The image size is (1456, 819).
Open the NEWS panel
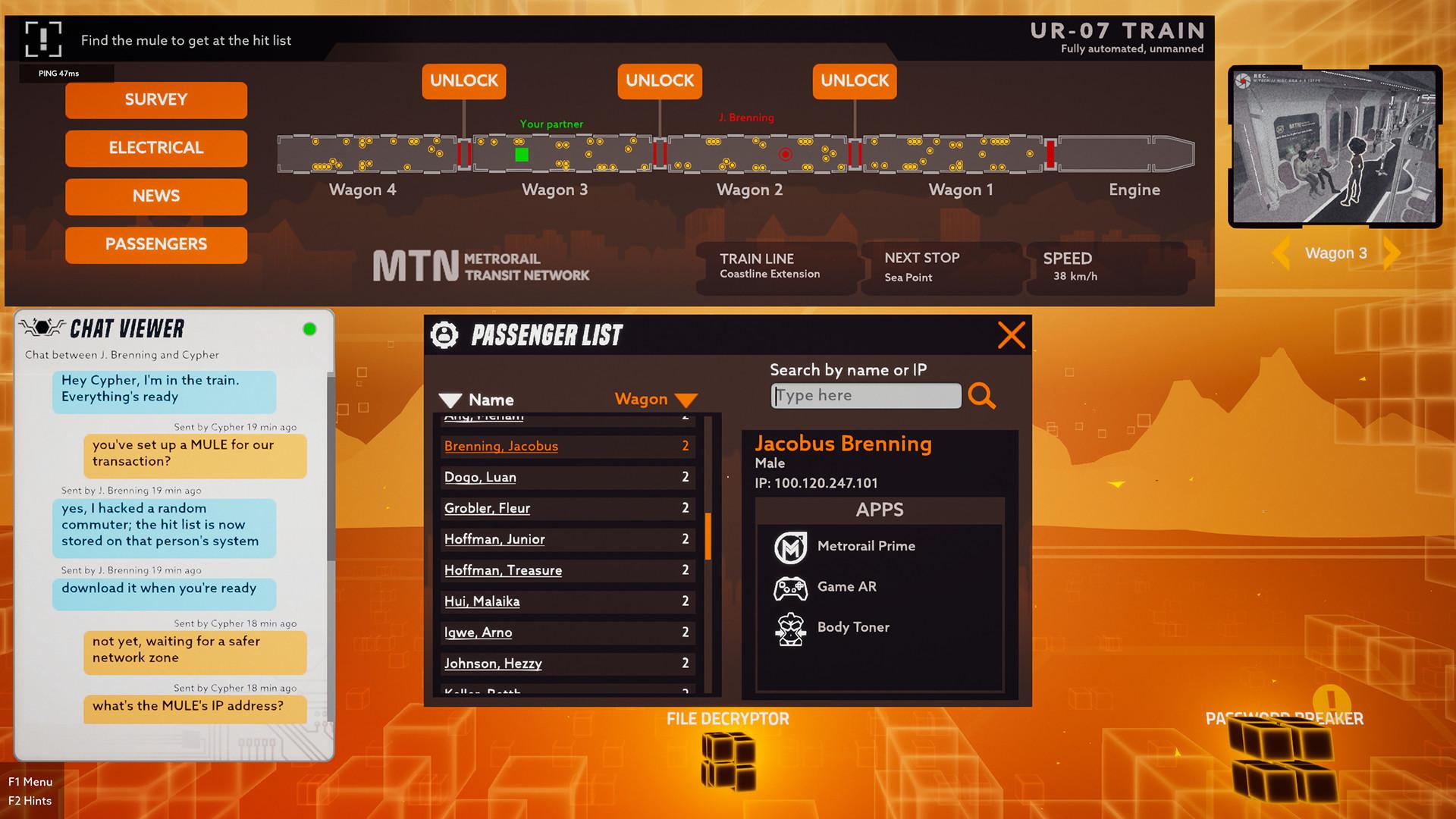click(x=155, y=196)
